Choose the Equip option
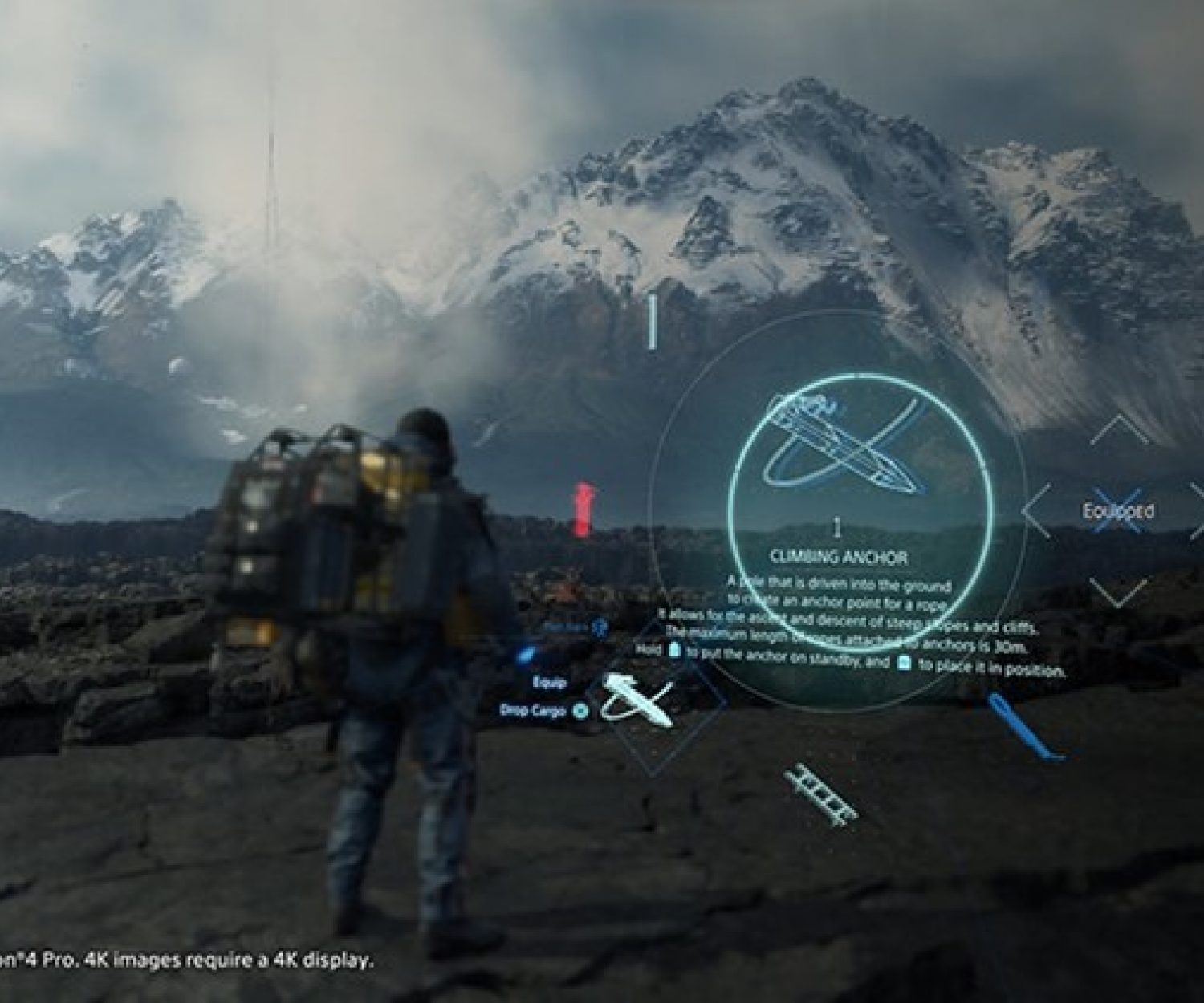1204x1003 pixels. tap(550, 682)
